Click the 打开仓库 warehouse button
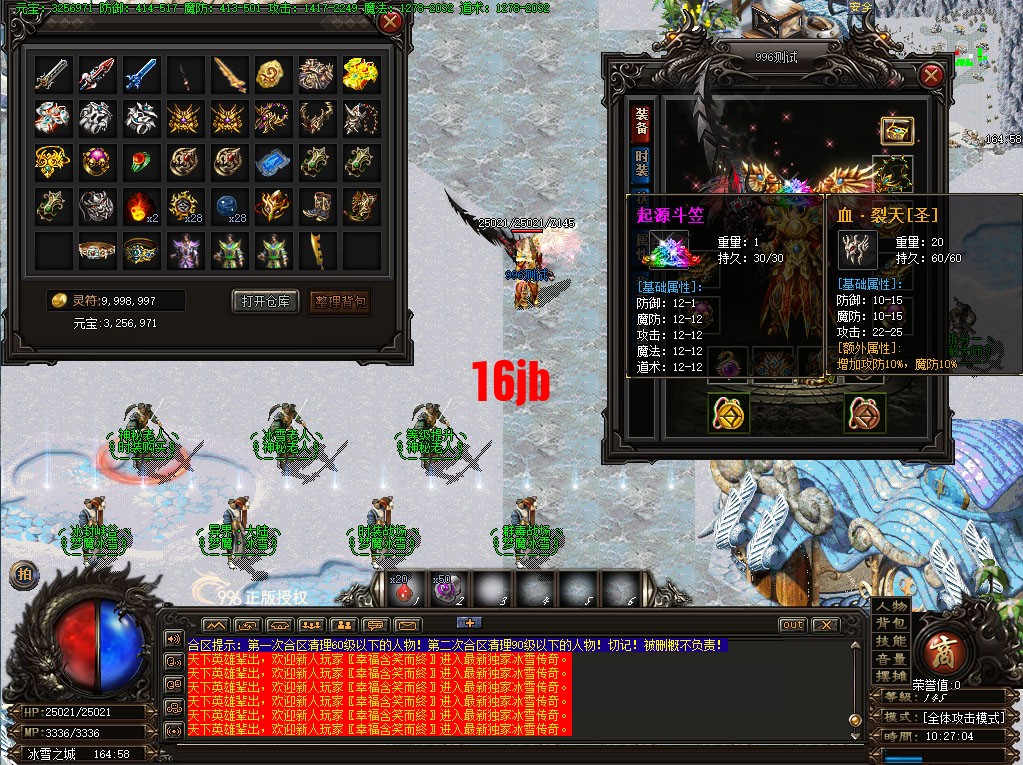The image size is (1023, 765). [265, 301]
